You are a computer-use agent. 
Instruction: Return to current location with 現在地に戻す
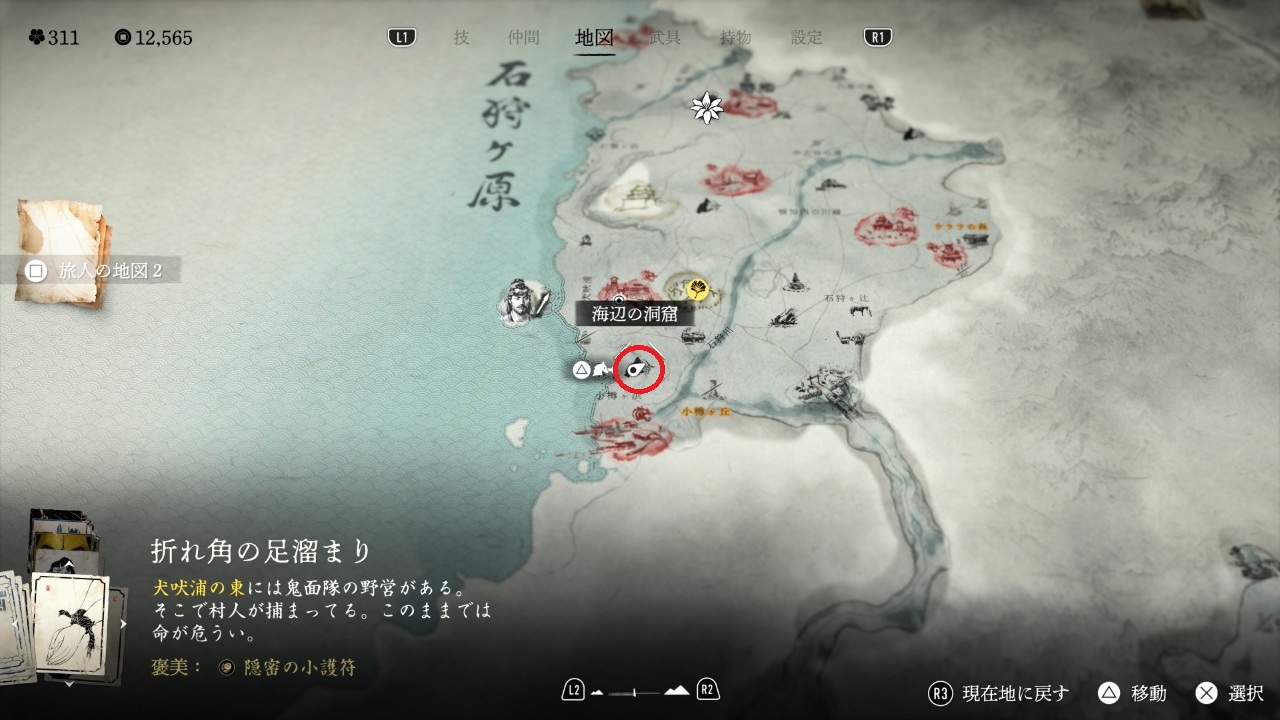999,693
